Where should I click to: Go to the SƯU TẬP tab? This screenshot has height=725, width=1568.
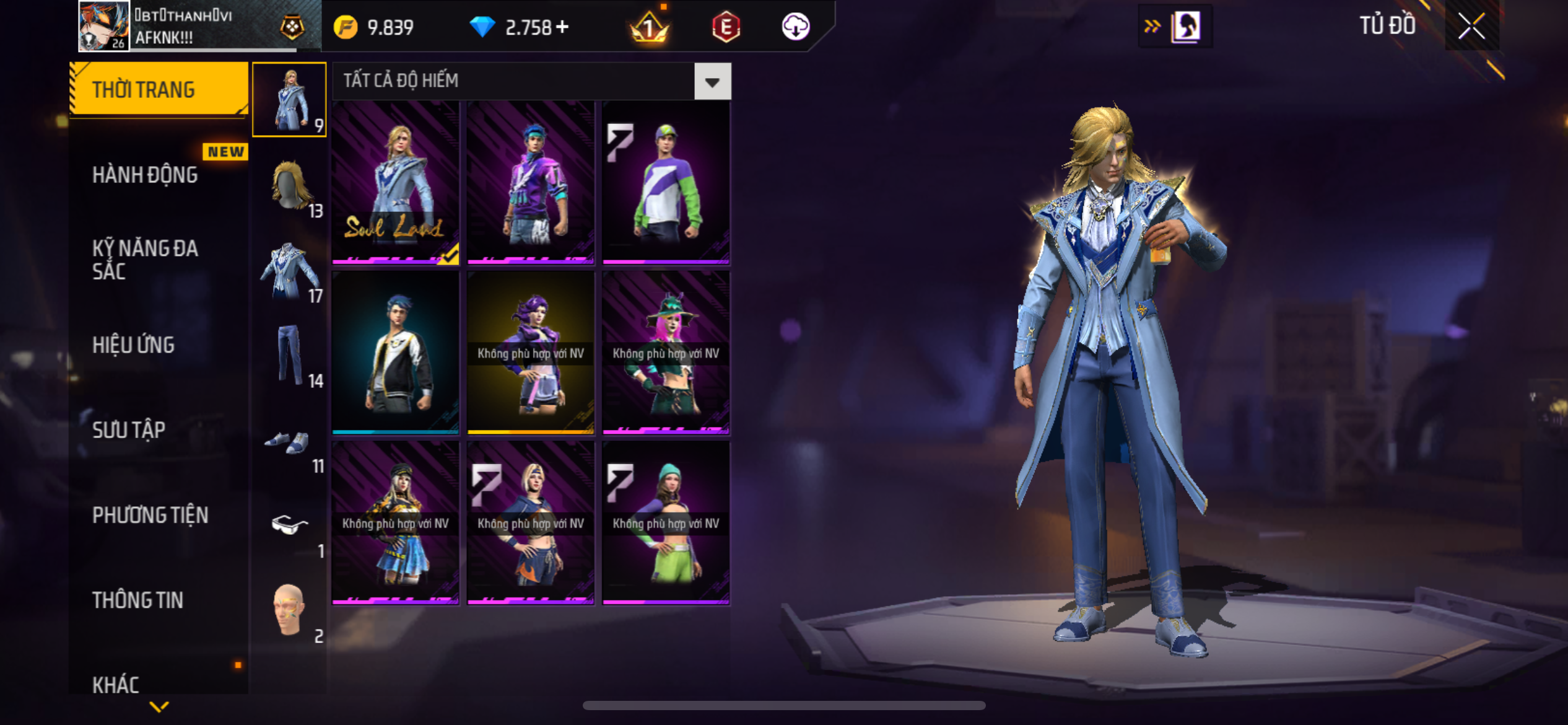[129, 430]
